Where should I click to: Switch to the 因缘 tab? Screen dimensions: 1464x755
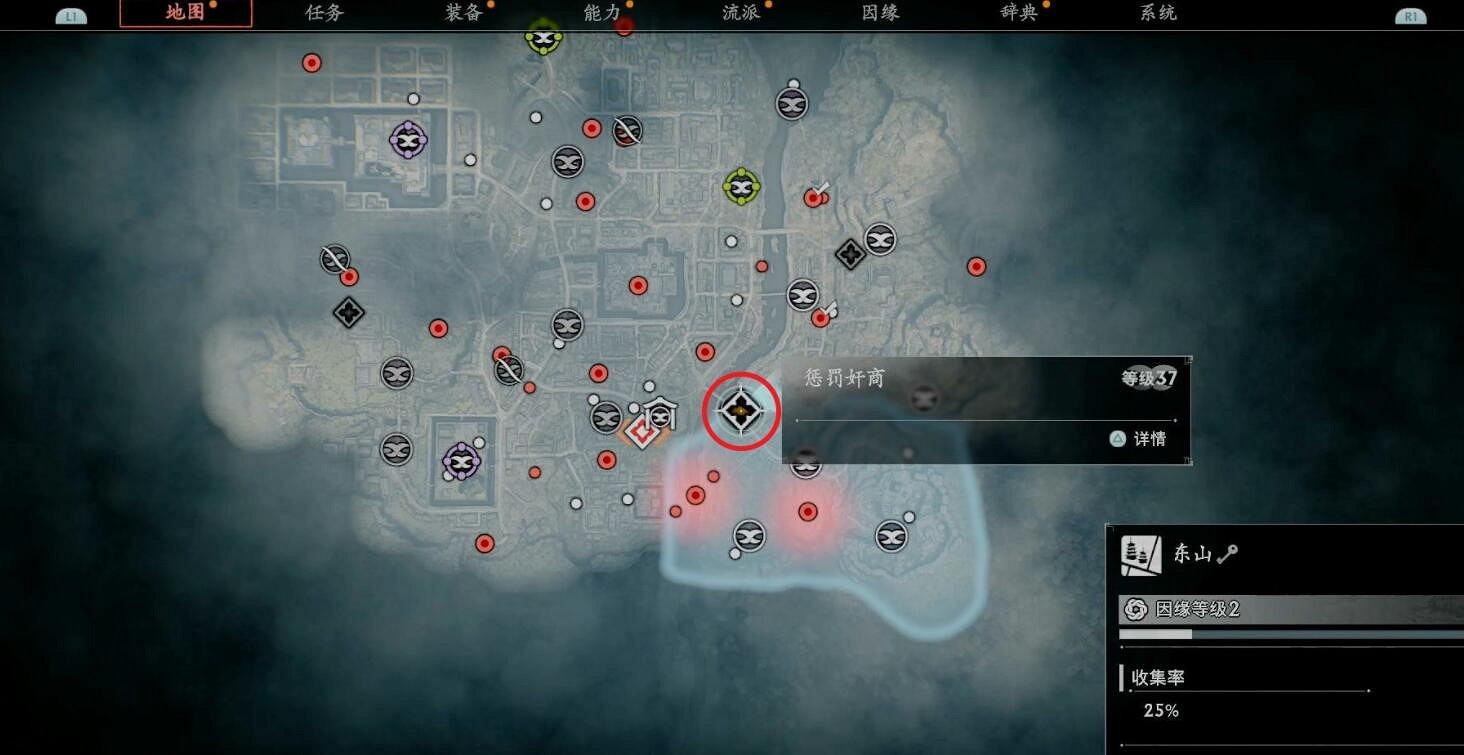[880, 13]
